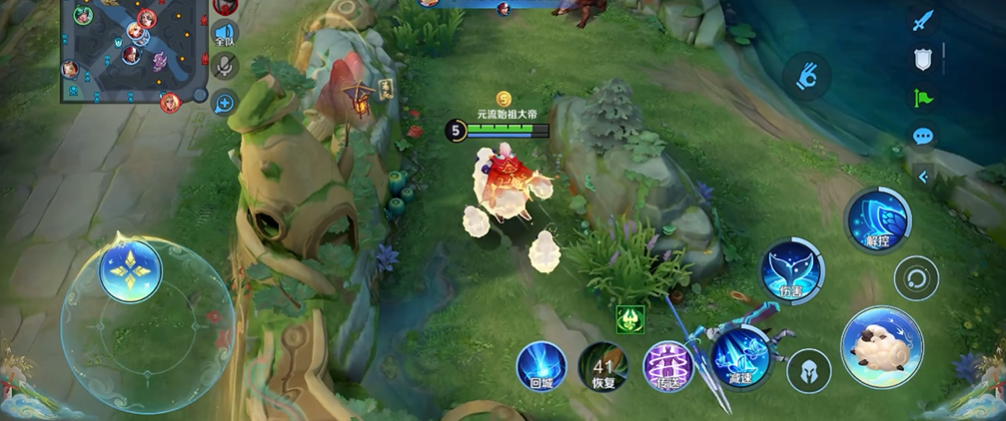Tap the movement joystick knob
The image size is (1006, 421).
pos(130,270)
